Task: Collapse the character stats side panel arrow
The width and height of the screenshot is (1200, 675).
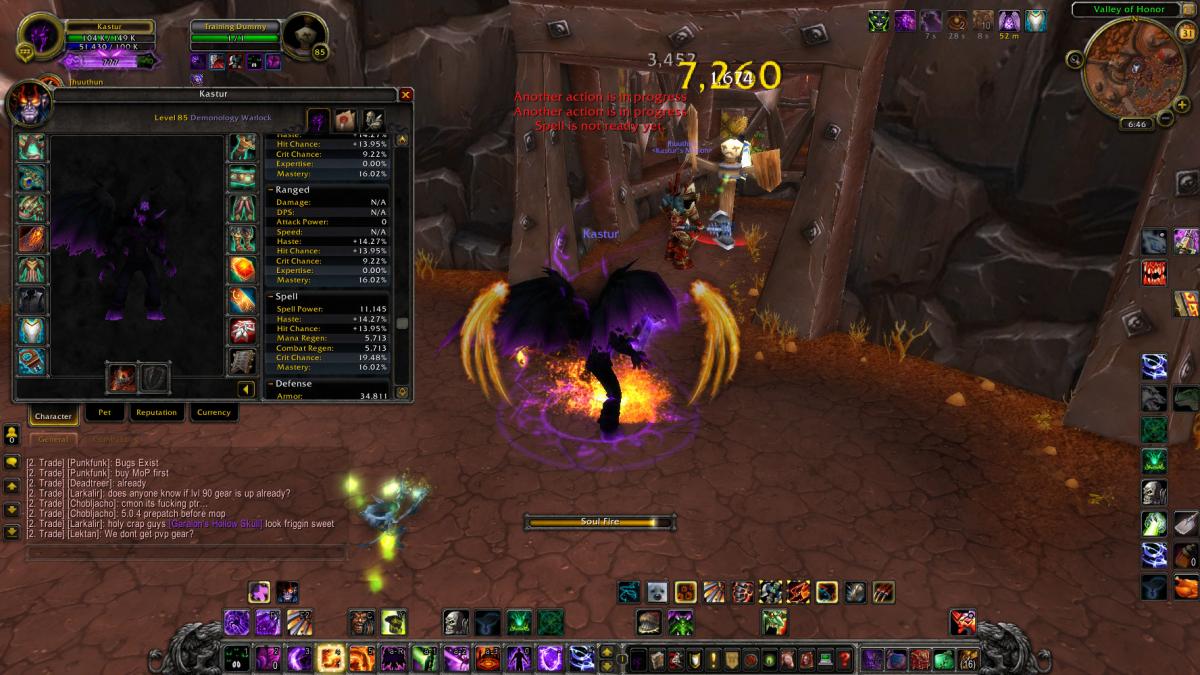Action: point(245,389)
